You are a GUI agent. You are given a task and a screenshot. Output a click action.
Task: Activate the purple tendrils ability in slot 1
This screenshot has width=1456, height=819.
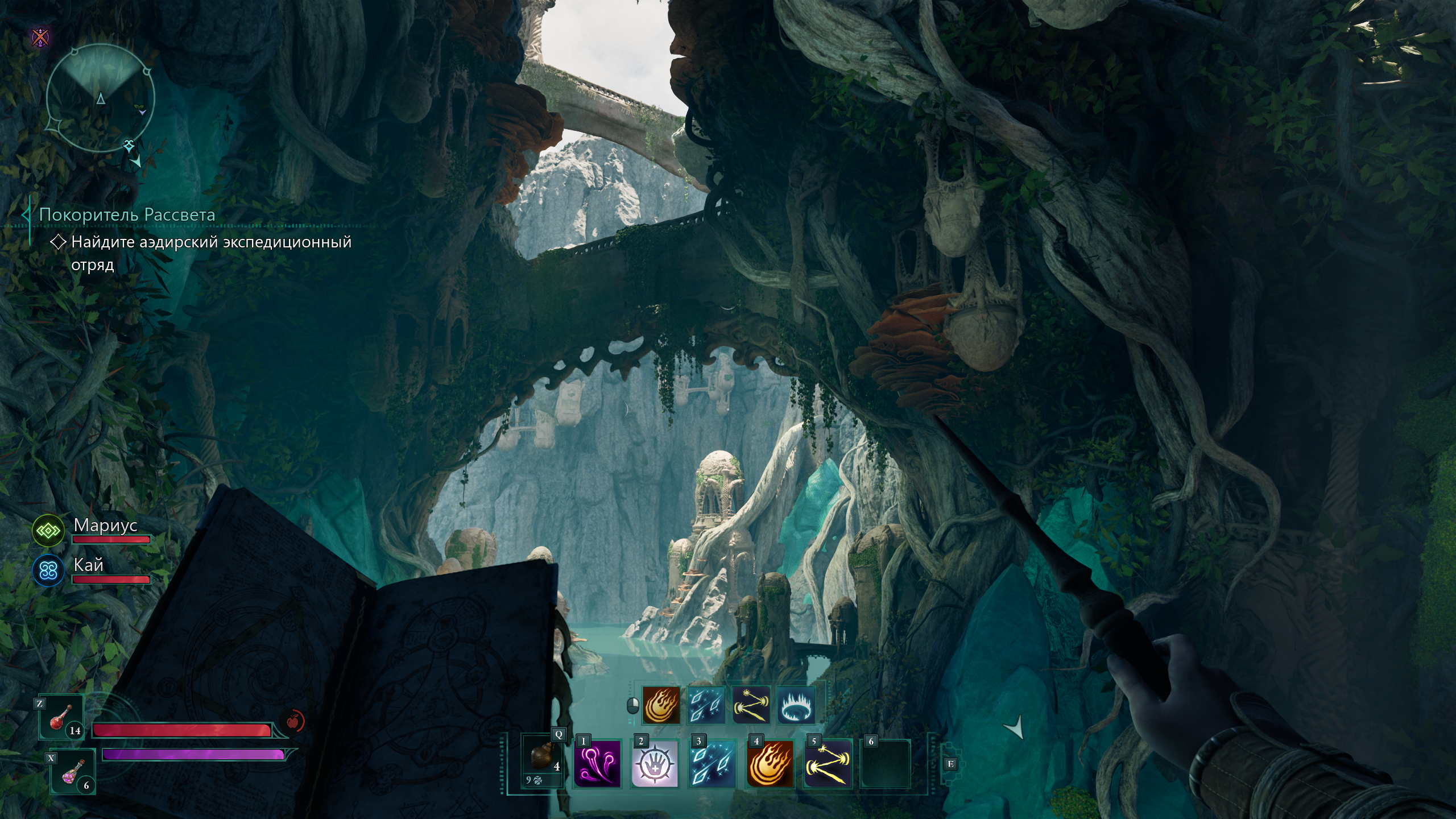click(x=597, y=763)
